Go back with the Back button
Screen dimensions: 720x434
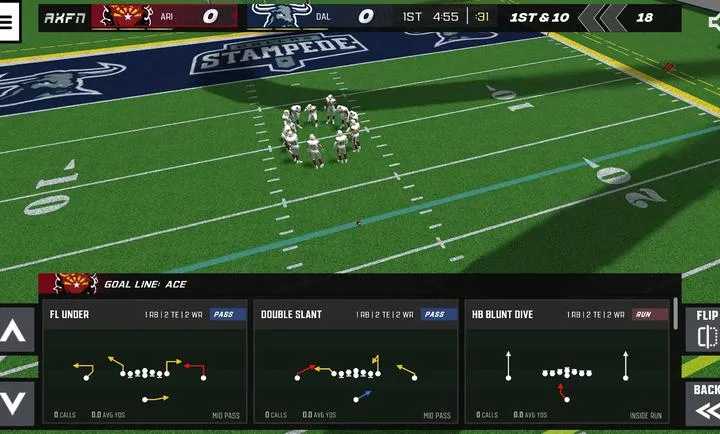pos(704,402)
